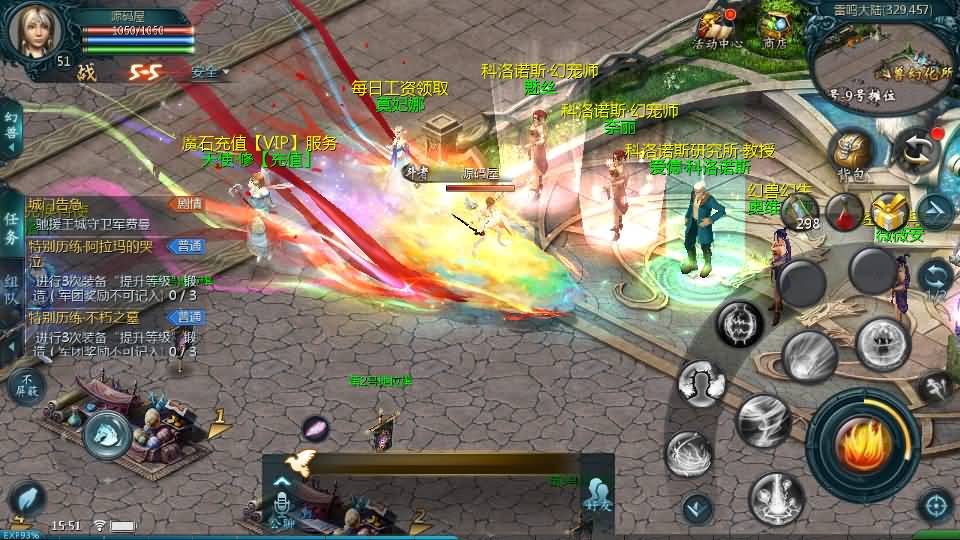Select the 任务 quest tab
This screenshot has width=960, height=540.
(x=11, y=227)
